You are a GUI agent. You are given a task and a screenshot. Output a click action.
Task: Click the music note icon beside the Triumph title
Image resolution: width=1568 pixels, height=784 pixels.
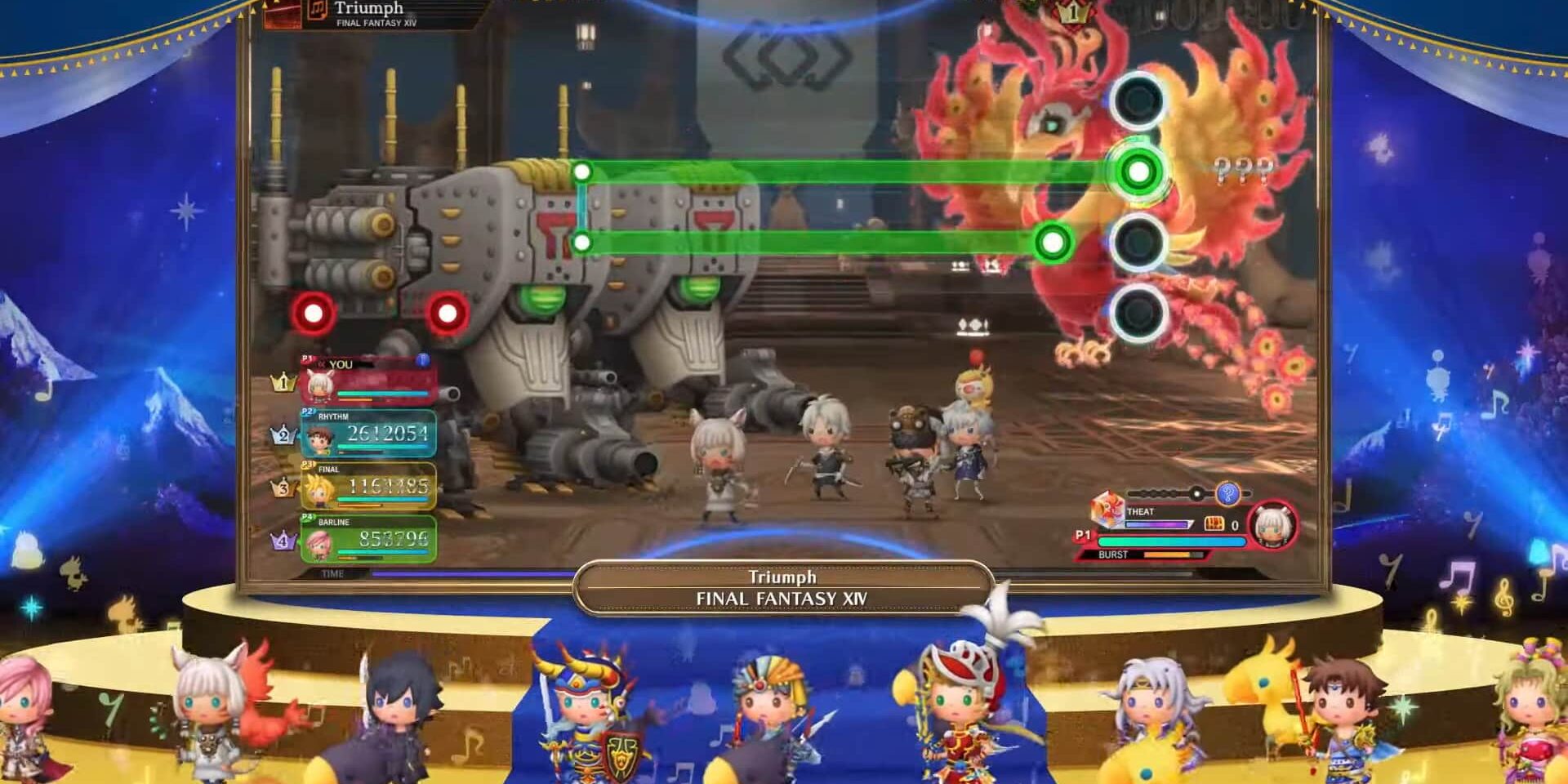[318, 11]
